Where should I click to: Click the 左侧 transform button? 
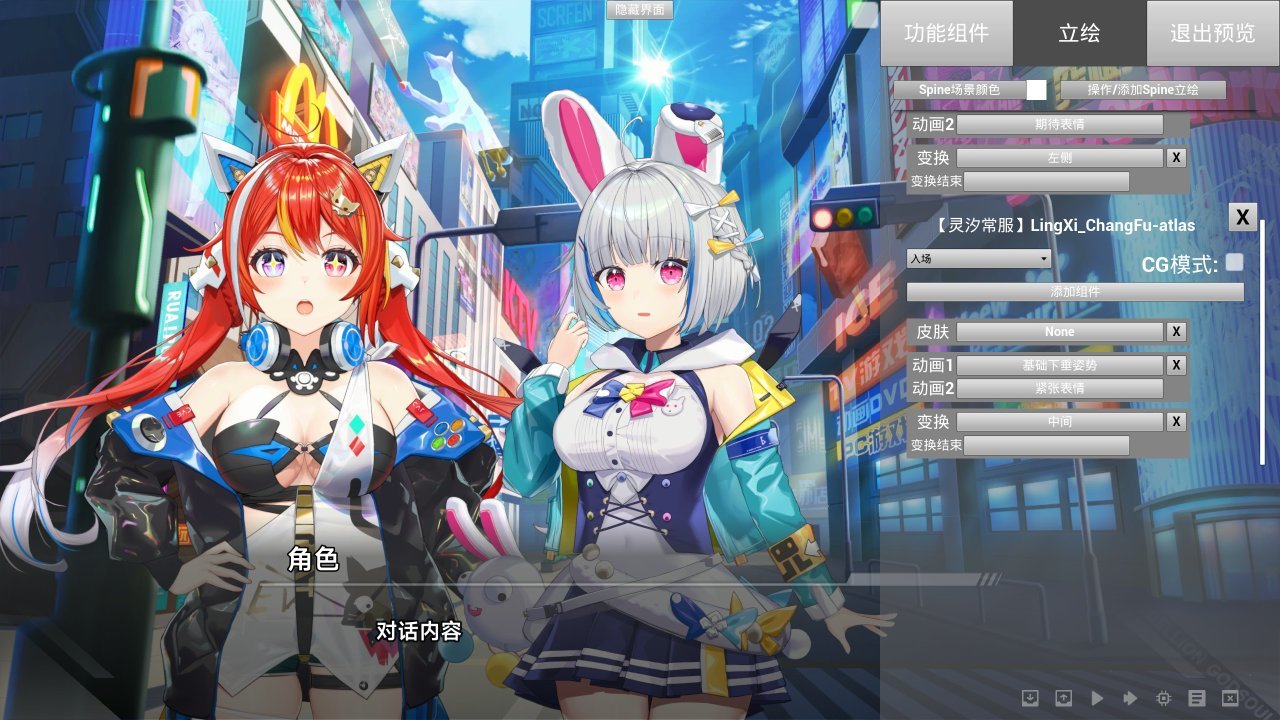click(x=1060, y=158)
